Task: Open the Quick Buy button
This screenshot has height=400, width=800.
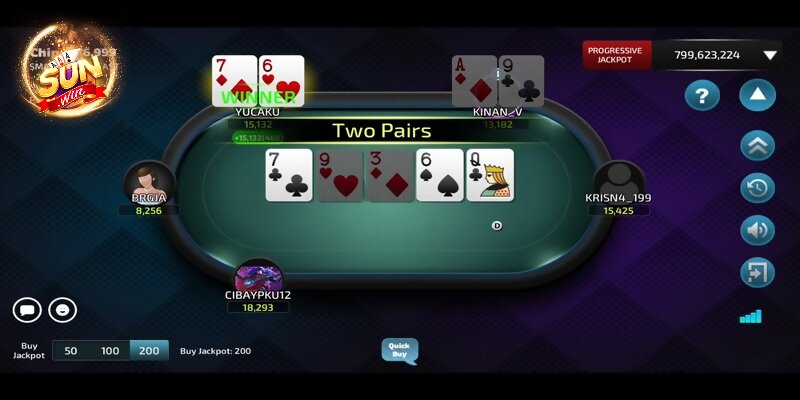Action: pos(399,350)
